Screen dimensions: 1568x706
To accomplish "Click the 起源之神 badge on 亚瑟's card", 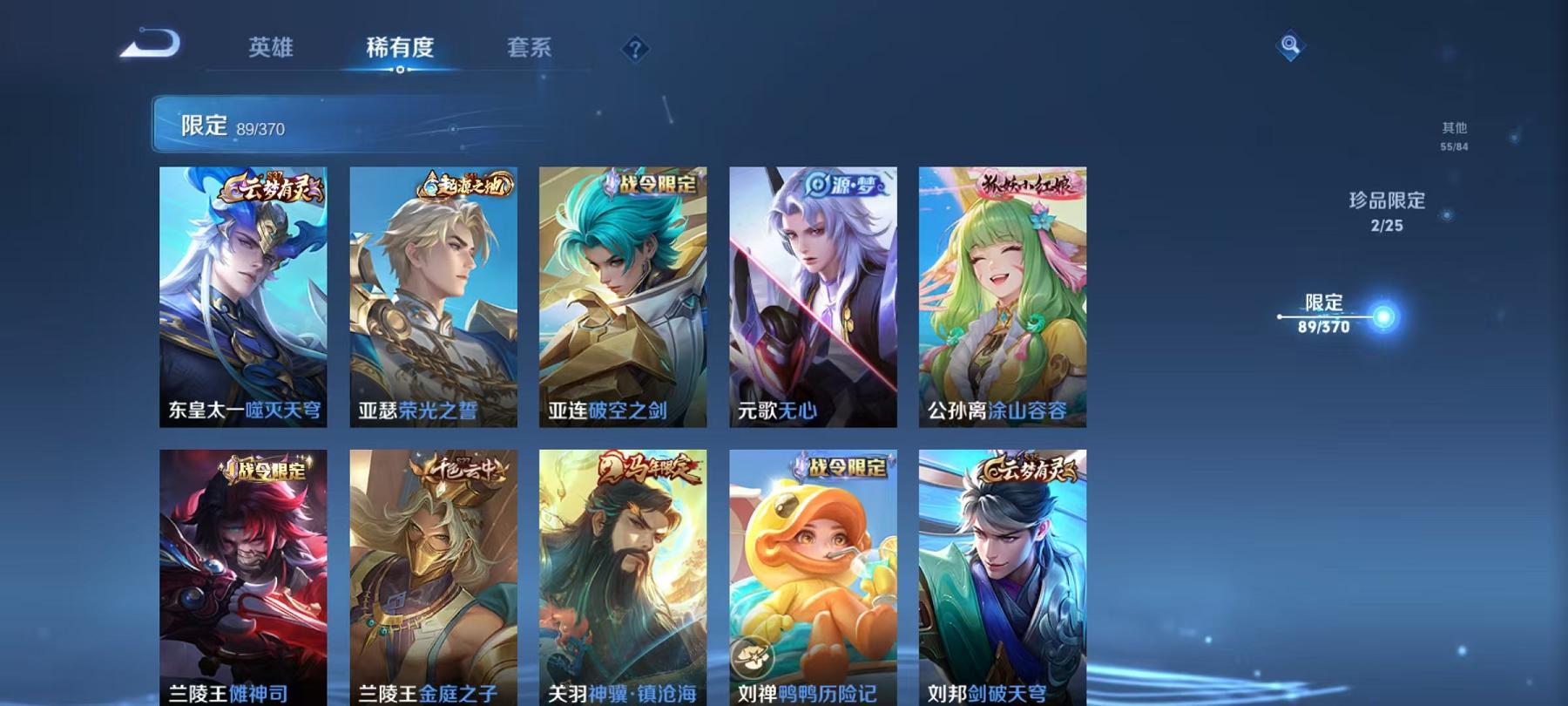I will point(464,186).
